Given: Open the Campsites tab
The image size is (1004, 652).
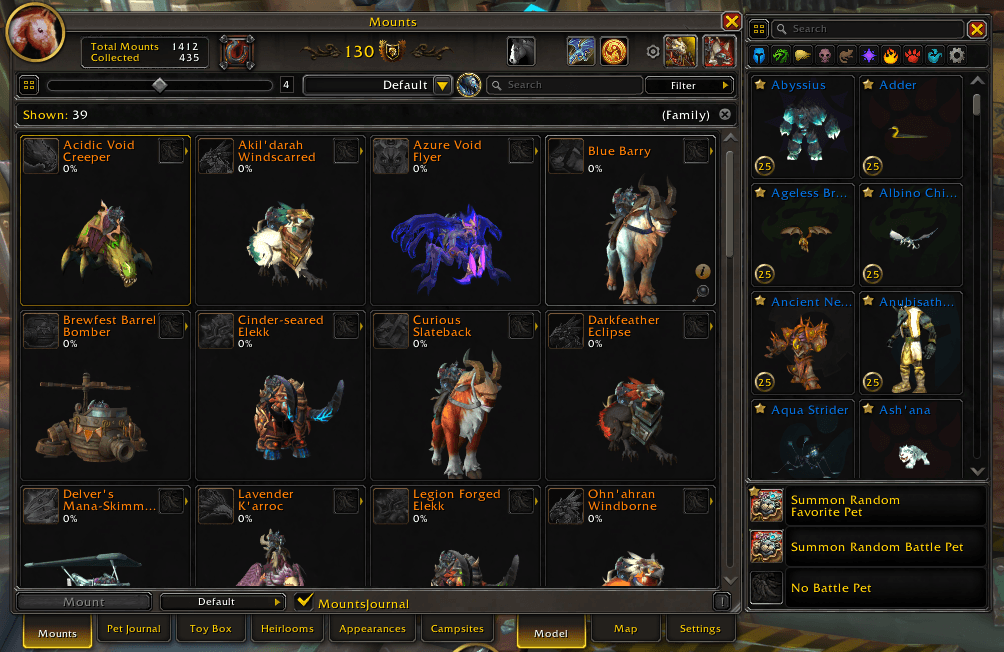Looking at the screenshot, I should pos(457,629).
